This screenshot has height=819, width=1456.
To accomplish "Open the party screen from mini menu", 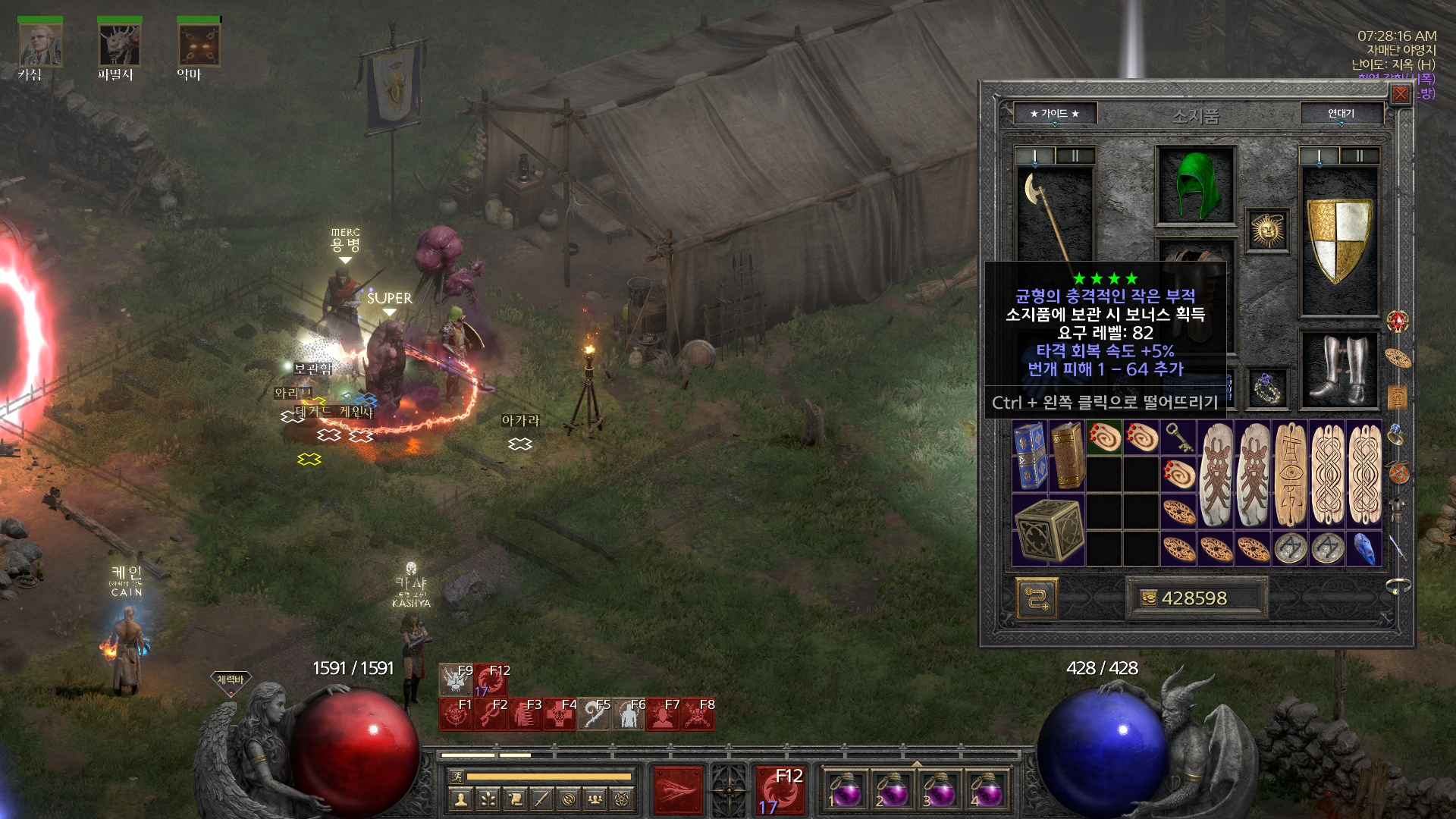I will (595, 799).
